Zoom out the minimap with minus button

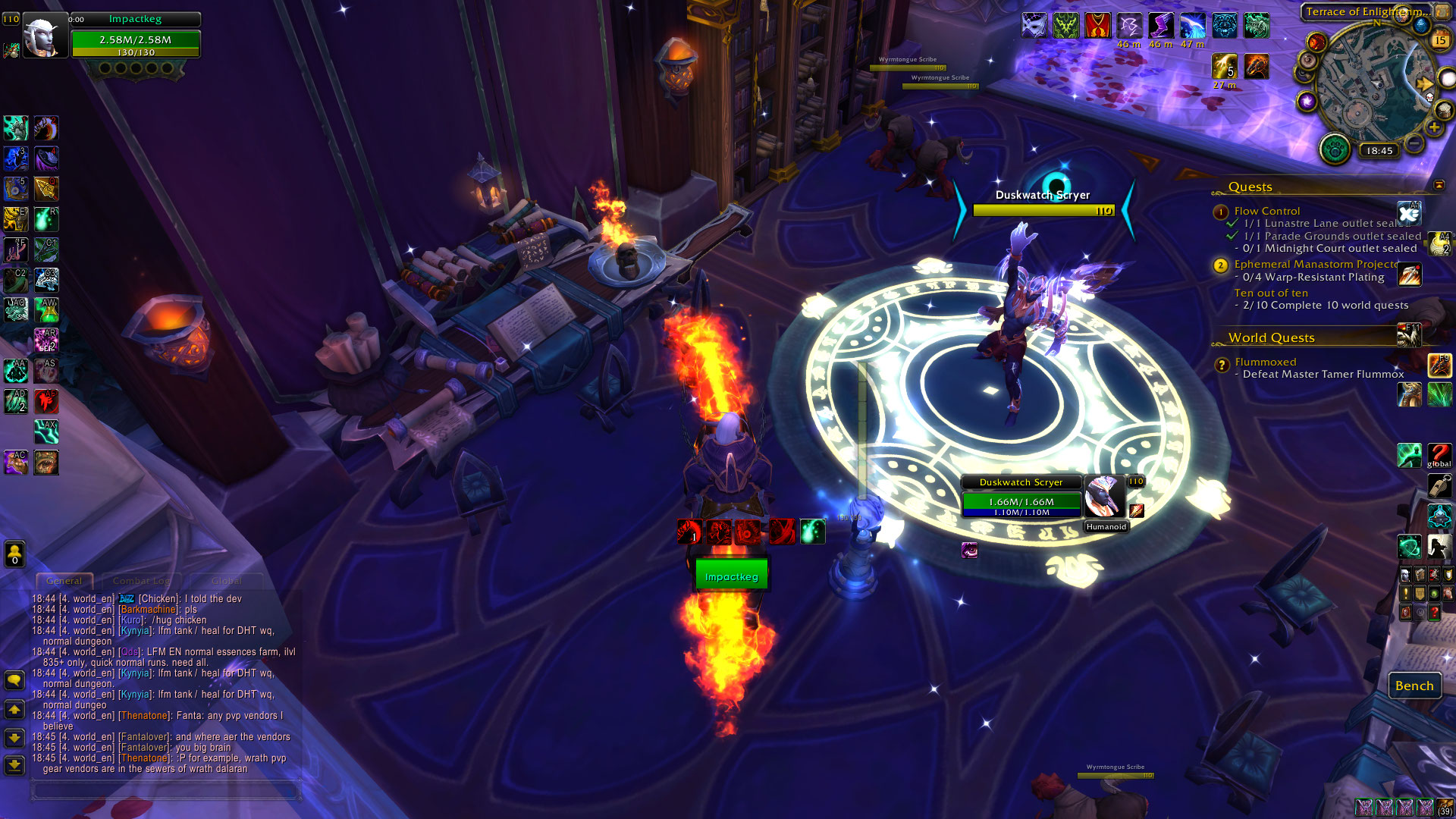click(1414, 143)
